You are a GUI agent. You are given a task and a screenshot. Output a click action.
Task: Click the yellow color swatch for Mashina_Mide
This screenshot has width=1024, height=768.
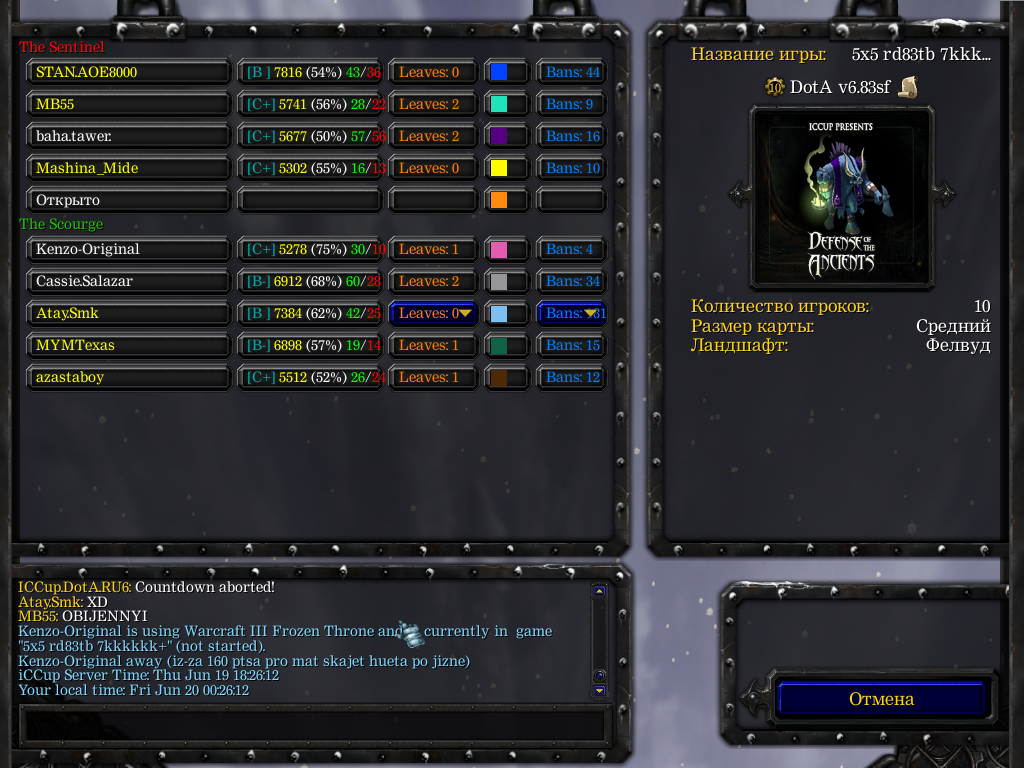point(499,168)
